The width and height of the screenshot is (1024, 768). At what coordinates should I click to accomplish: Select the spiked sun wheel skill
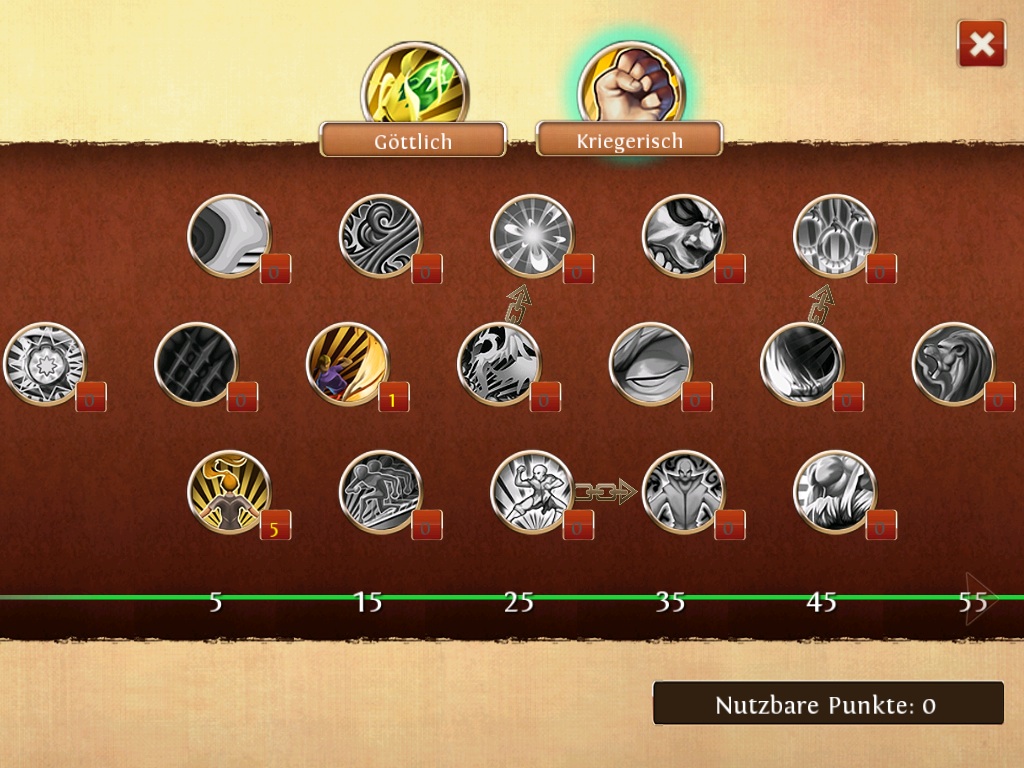pos(45,364)
